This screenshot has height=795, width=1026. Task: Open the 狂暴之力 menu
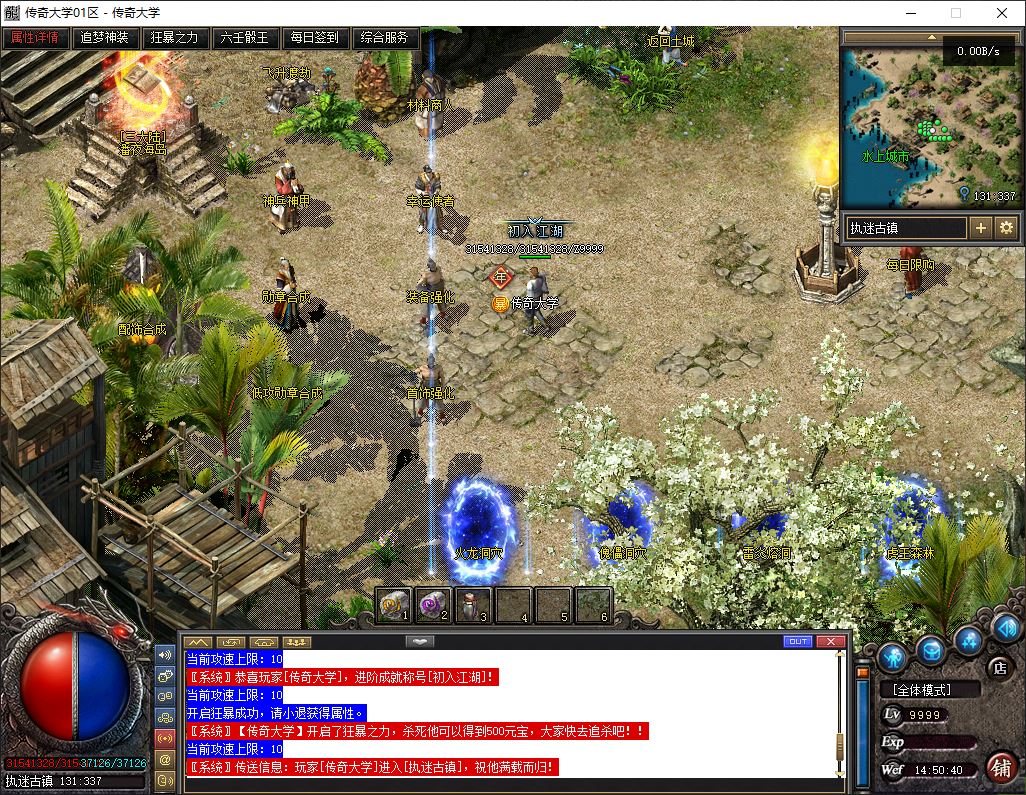tap(175, 38)
